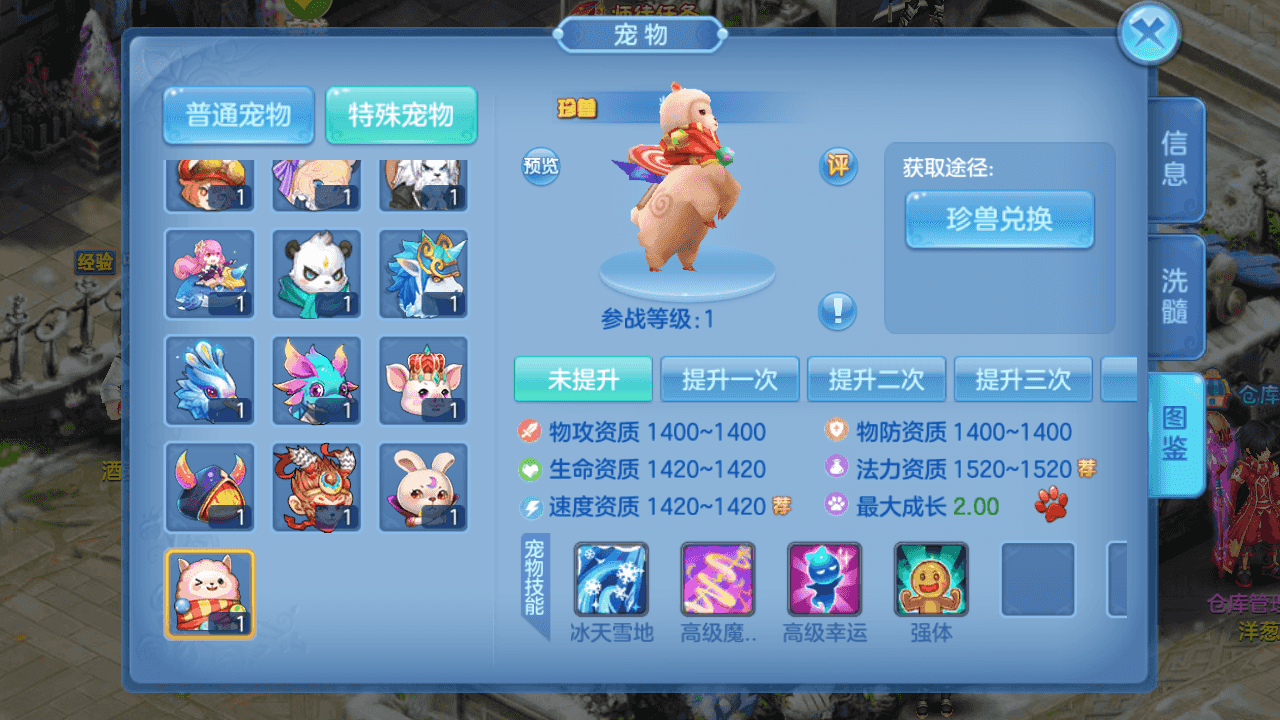Screen dimensions: 1280x720
Task: Open the exclamation mark info icon
Action: 837,313
